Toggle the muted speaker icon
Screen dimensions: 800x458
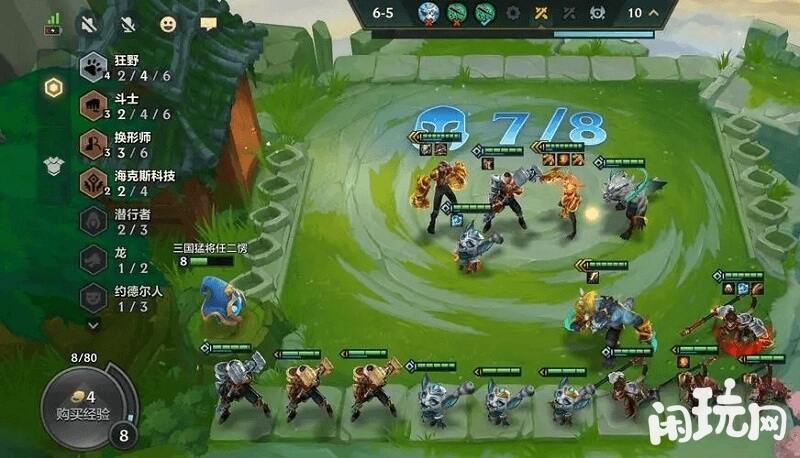click(x=91, y=21)
